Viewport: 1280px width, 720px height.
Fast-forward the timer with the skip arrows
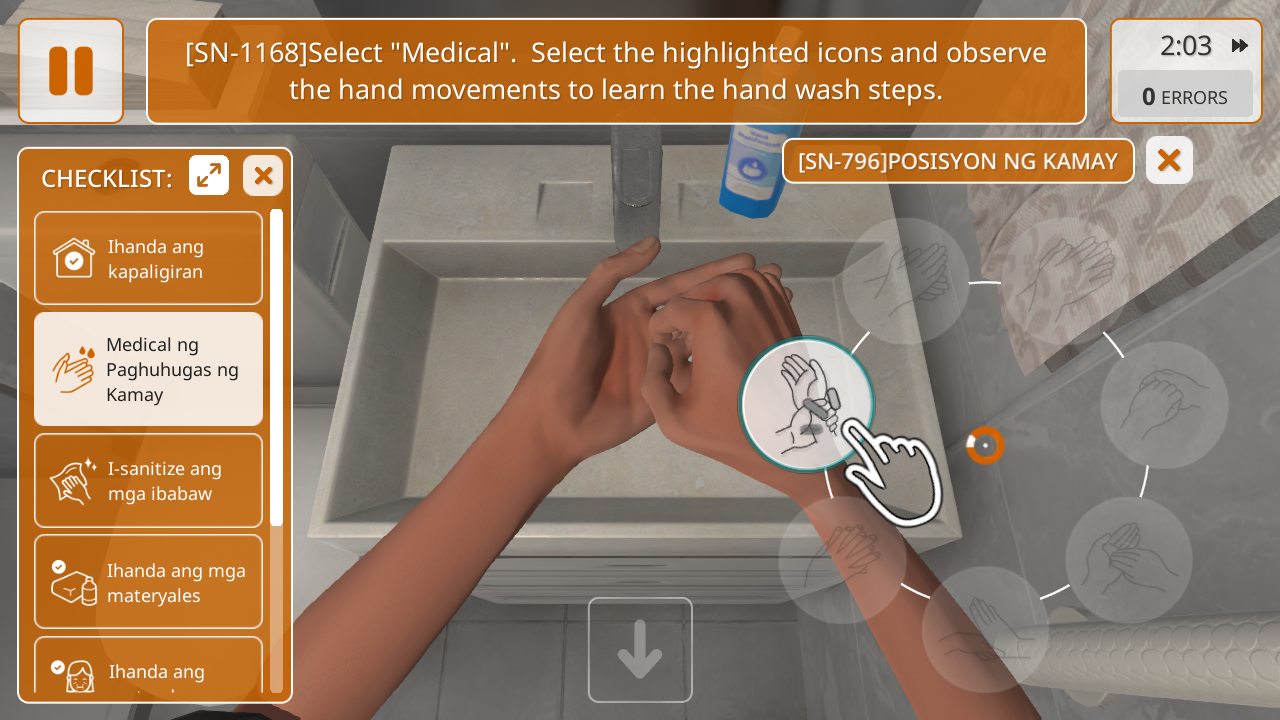(1240, 46)
